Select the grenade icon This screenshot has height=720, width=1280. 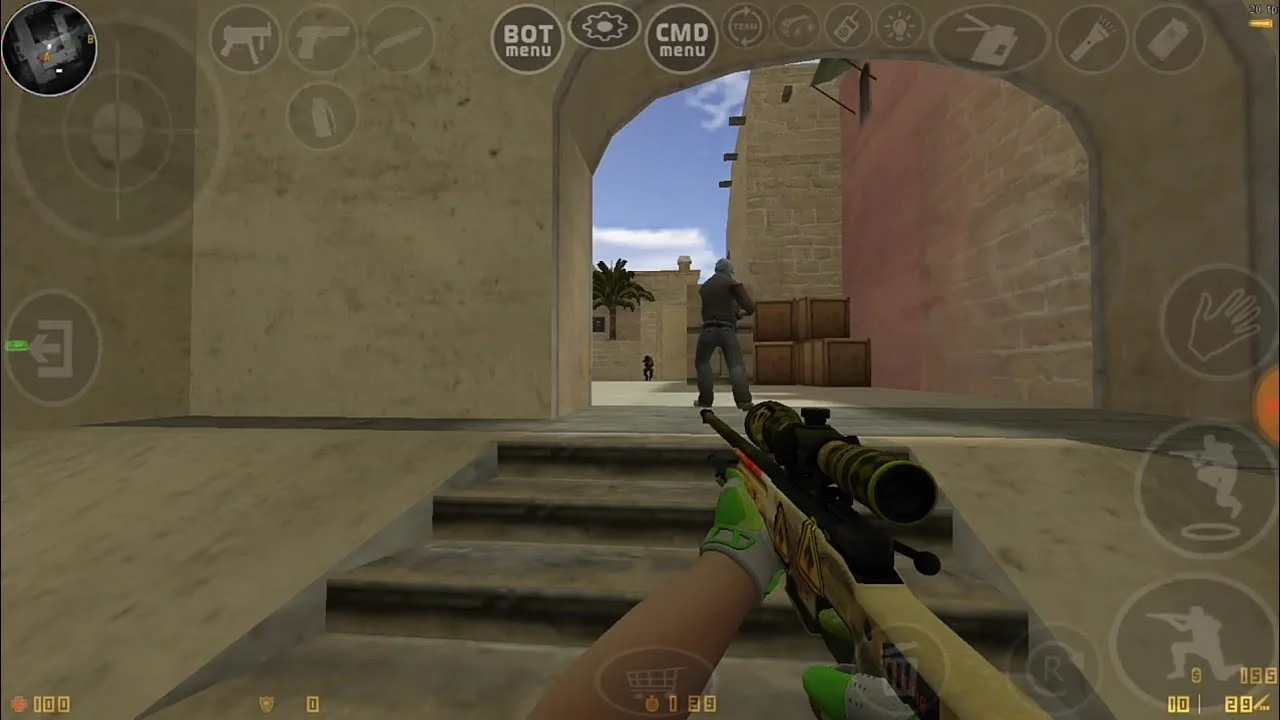click(322, 115)
